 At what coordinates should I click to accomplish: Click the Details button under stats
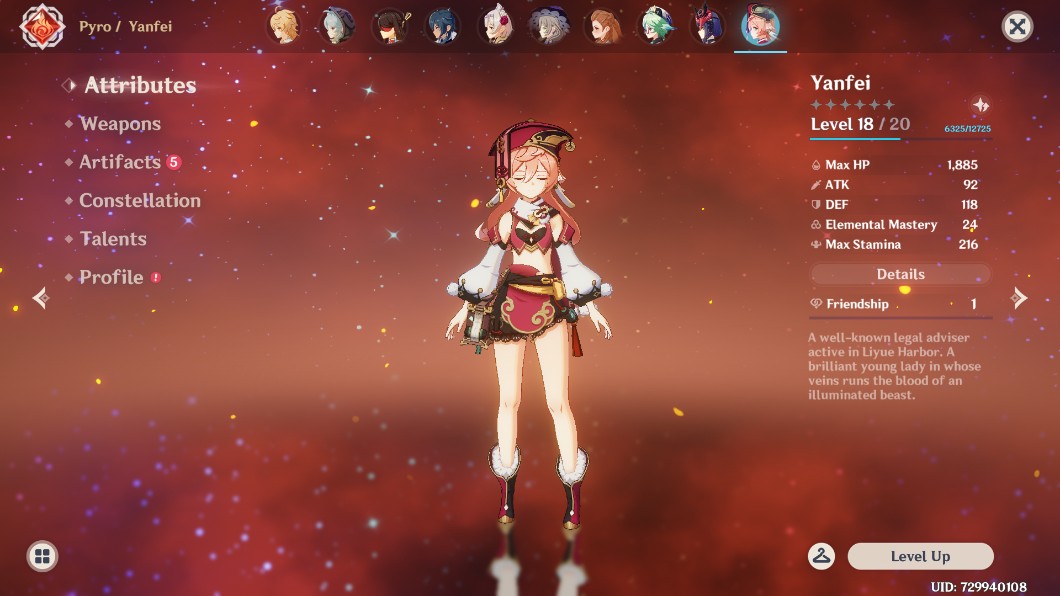[900, 274]
